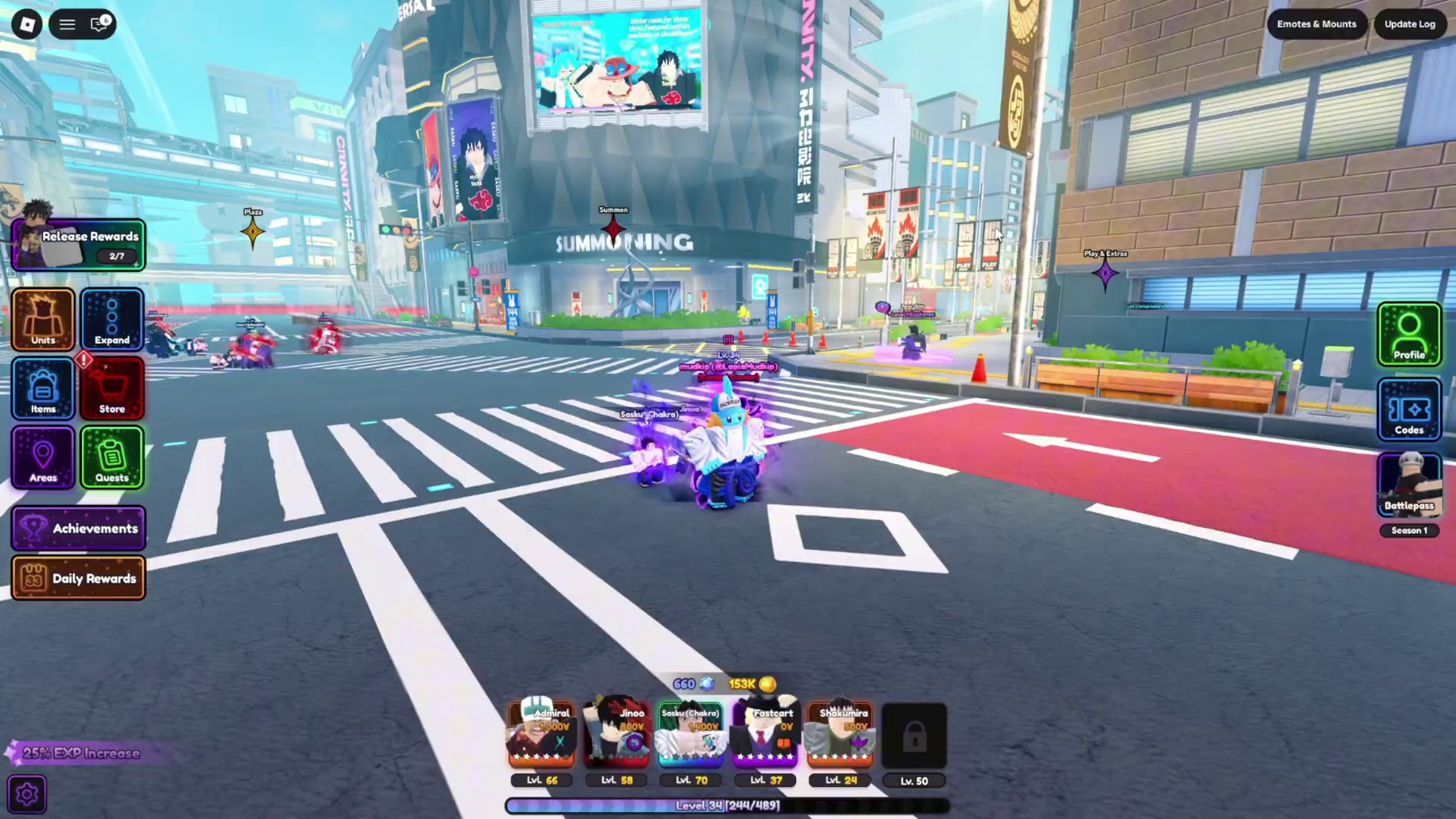Open the hamburger menu
Screen dimensions: 1456x819
67,24
